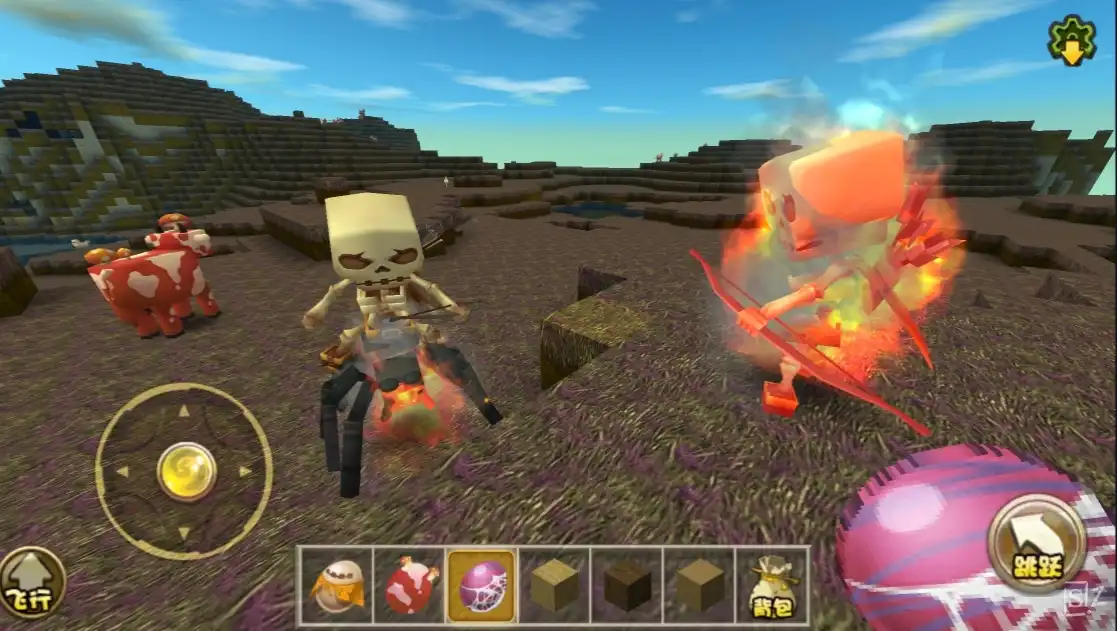Open the 背包 backpack bag

(771, 587)
